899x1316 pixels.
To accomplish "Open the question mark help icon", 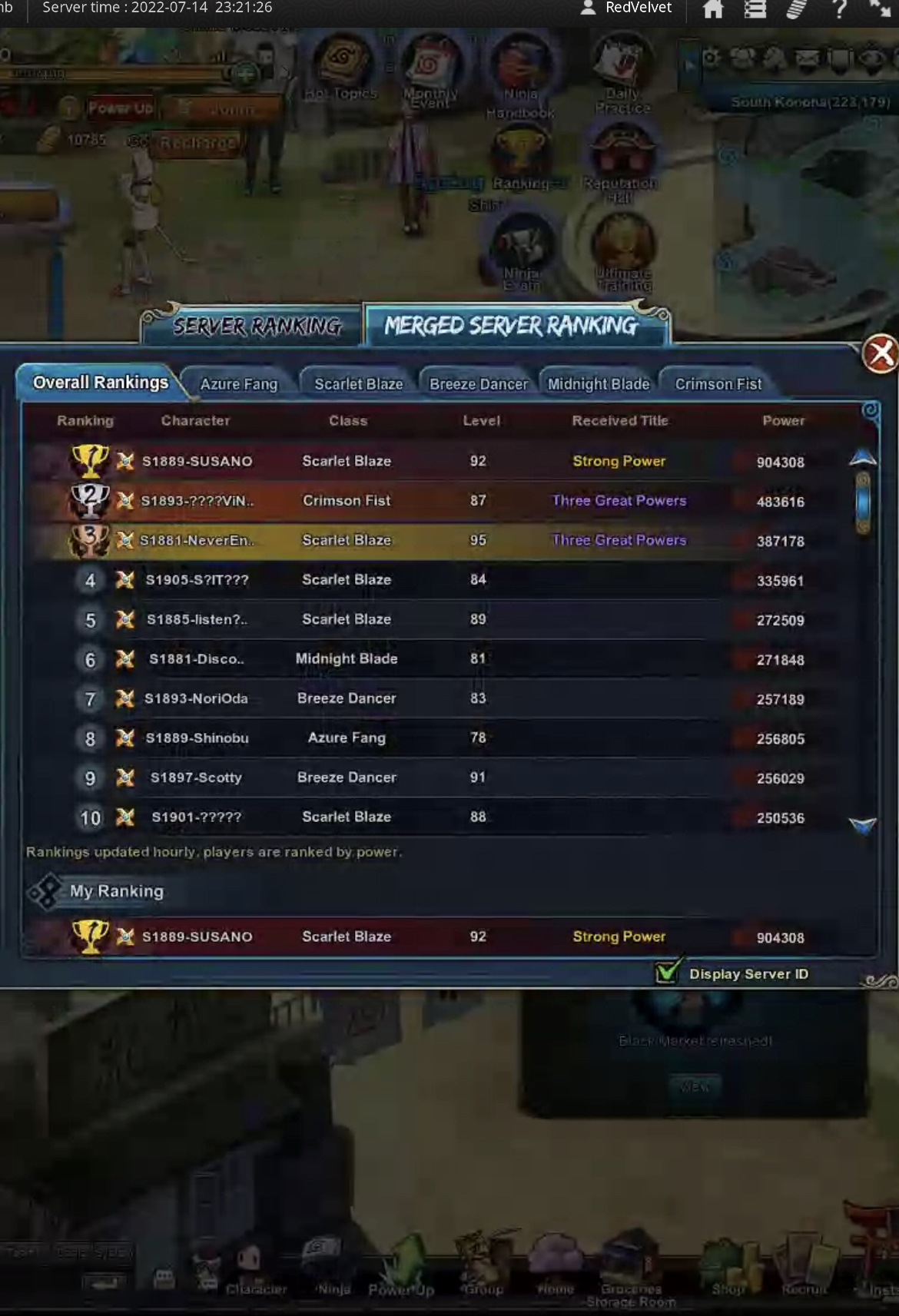I will point(839,9).
